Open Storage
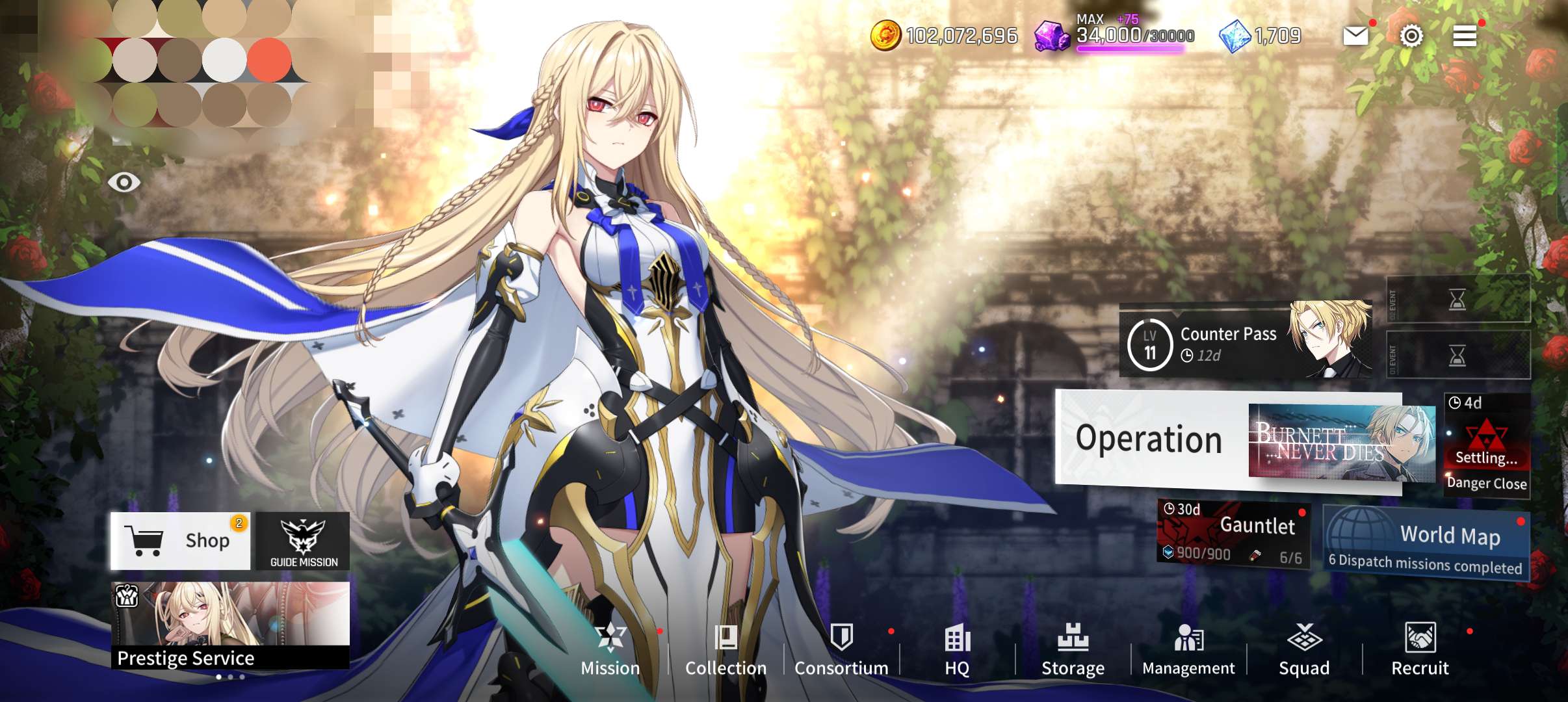 click(1073, 649)
